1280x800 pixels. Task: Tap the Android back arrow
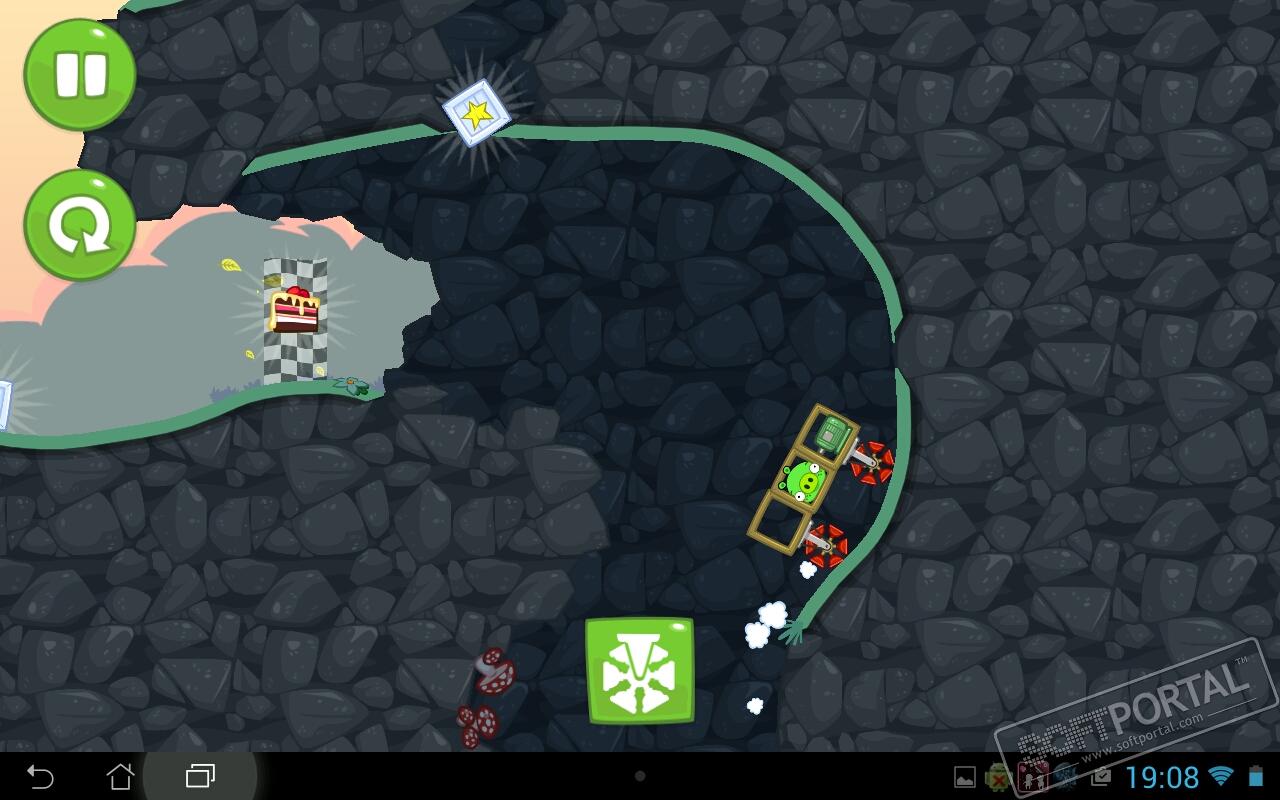click(40, 776)
